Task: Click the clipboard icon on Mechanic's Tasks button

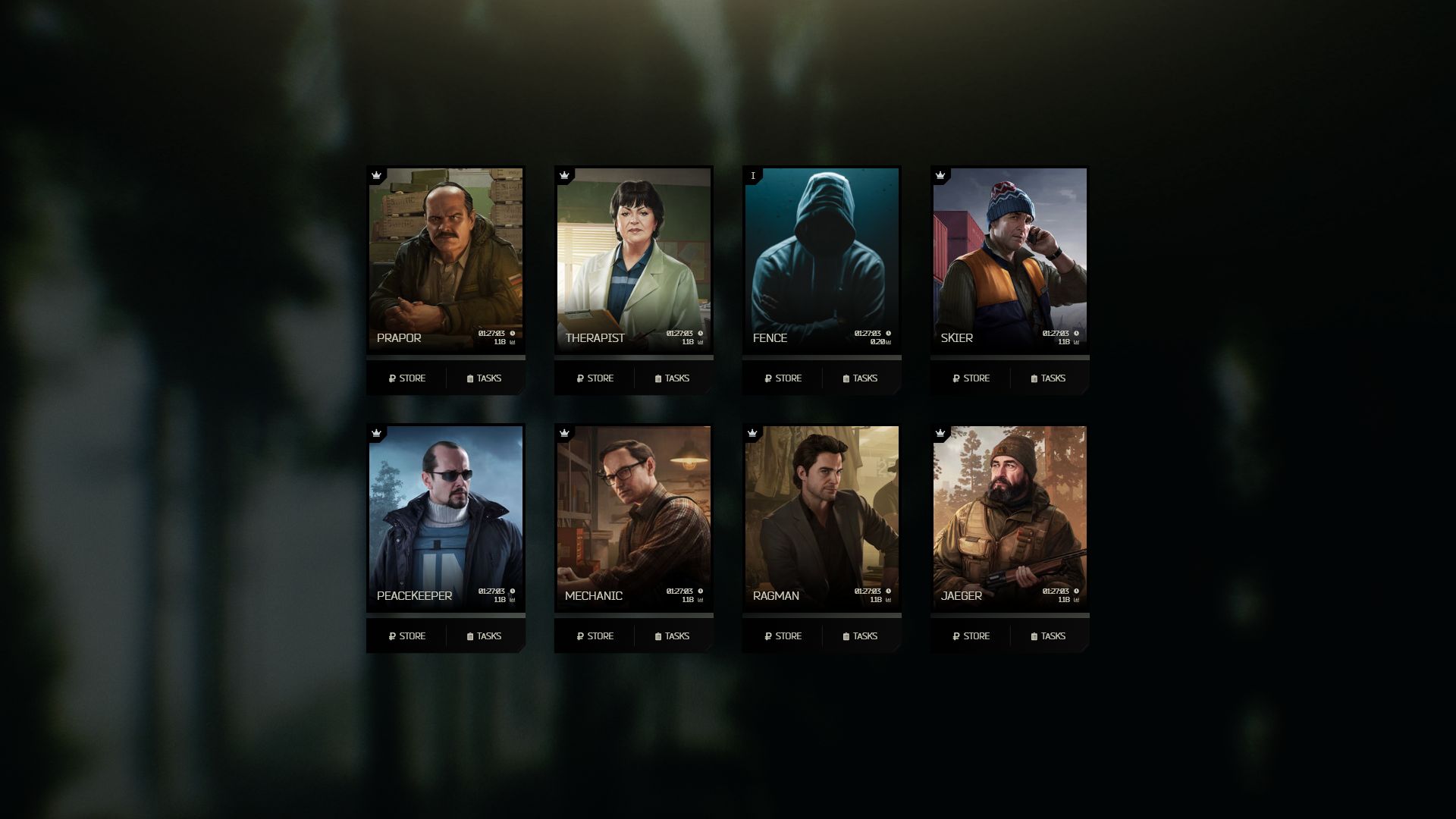Action: point(658,636)
